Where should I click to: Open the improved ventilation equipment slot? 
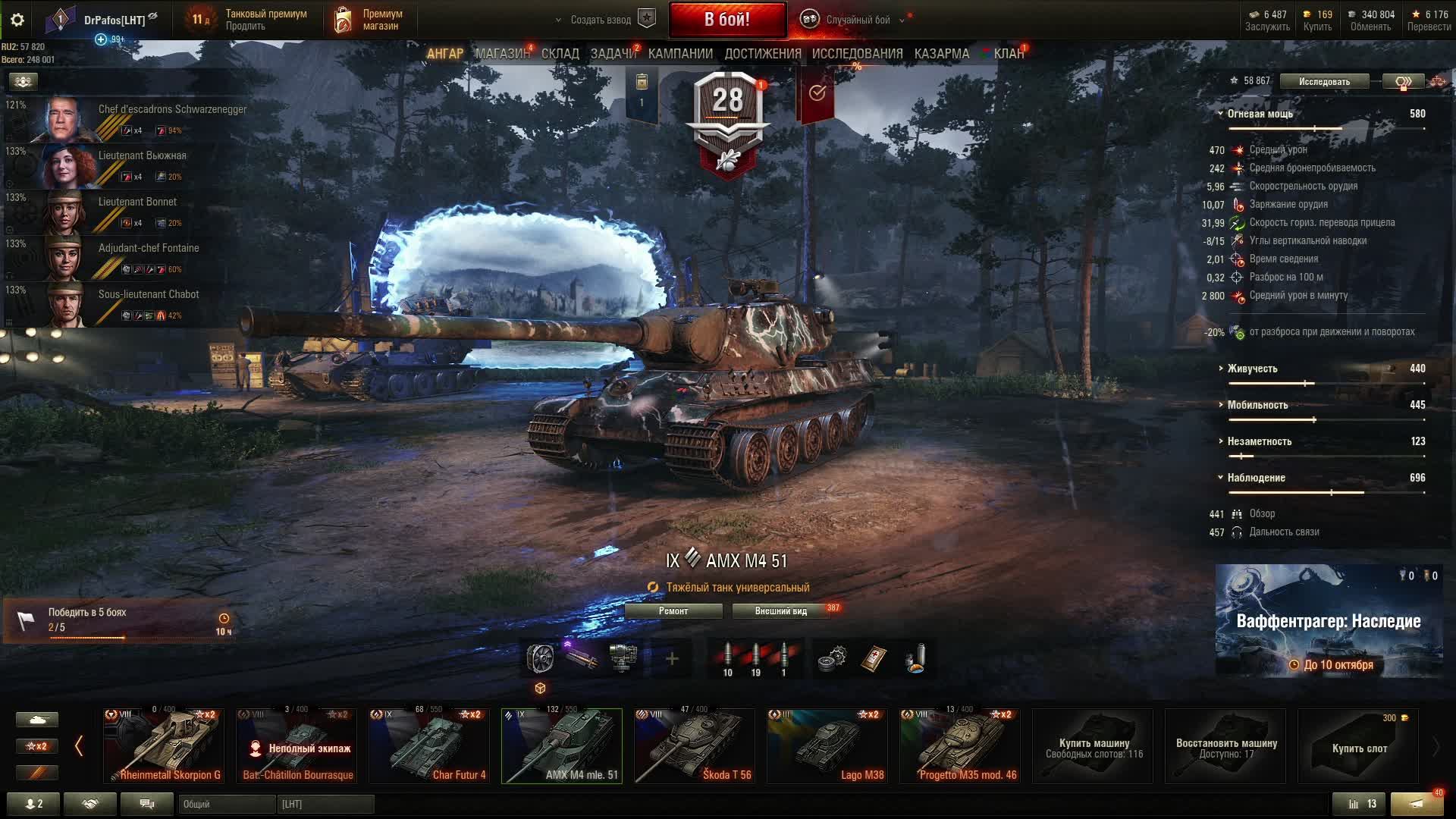[541, 658]
